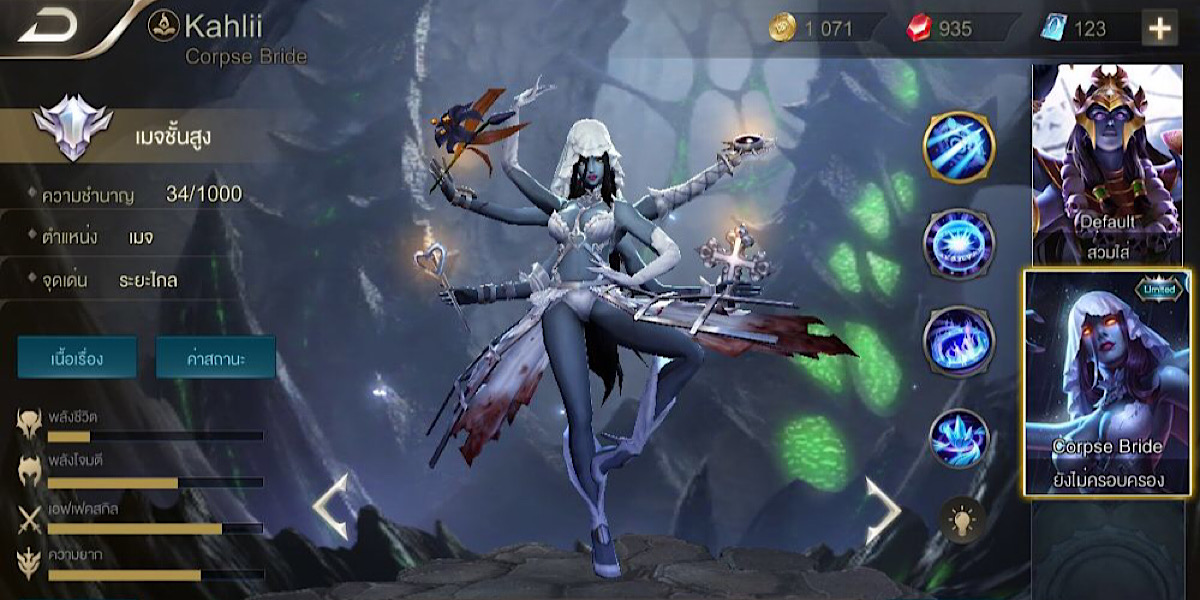Tap the gold coin currency counter
The height and width of the screenshot is (600, 1200).
812,28
